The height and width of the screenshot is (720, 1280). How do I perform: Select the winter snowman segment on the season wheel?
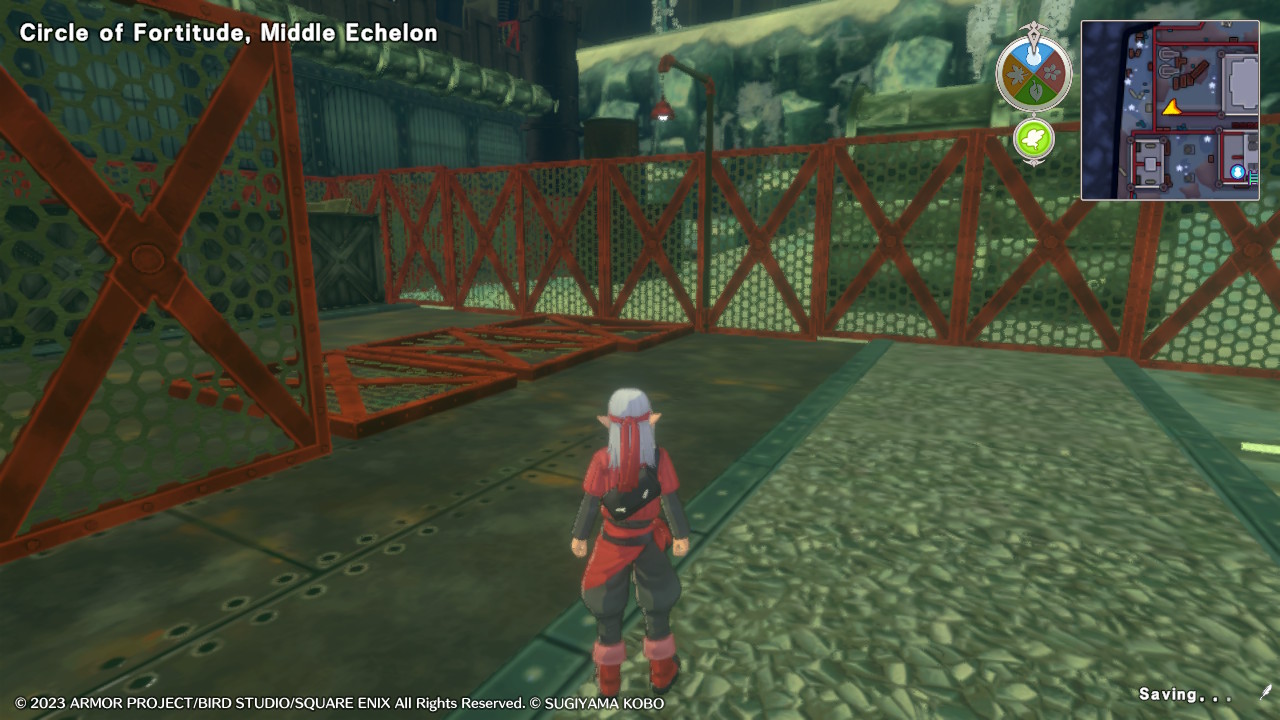1032,55
